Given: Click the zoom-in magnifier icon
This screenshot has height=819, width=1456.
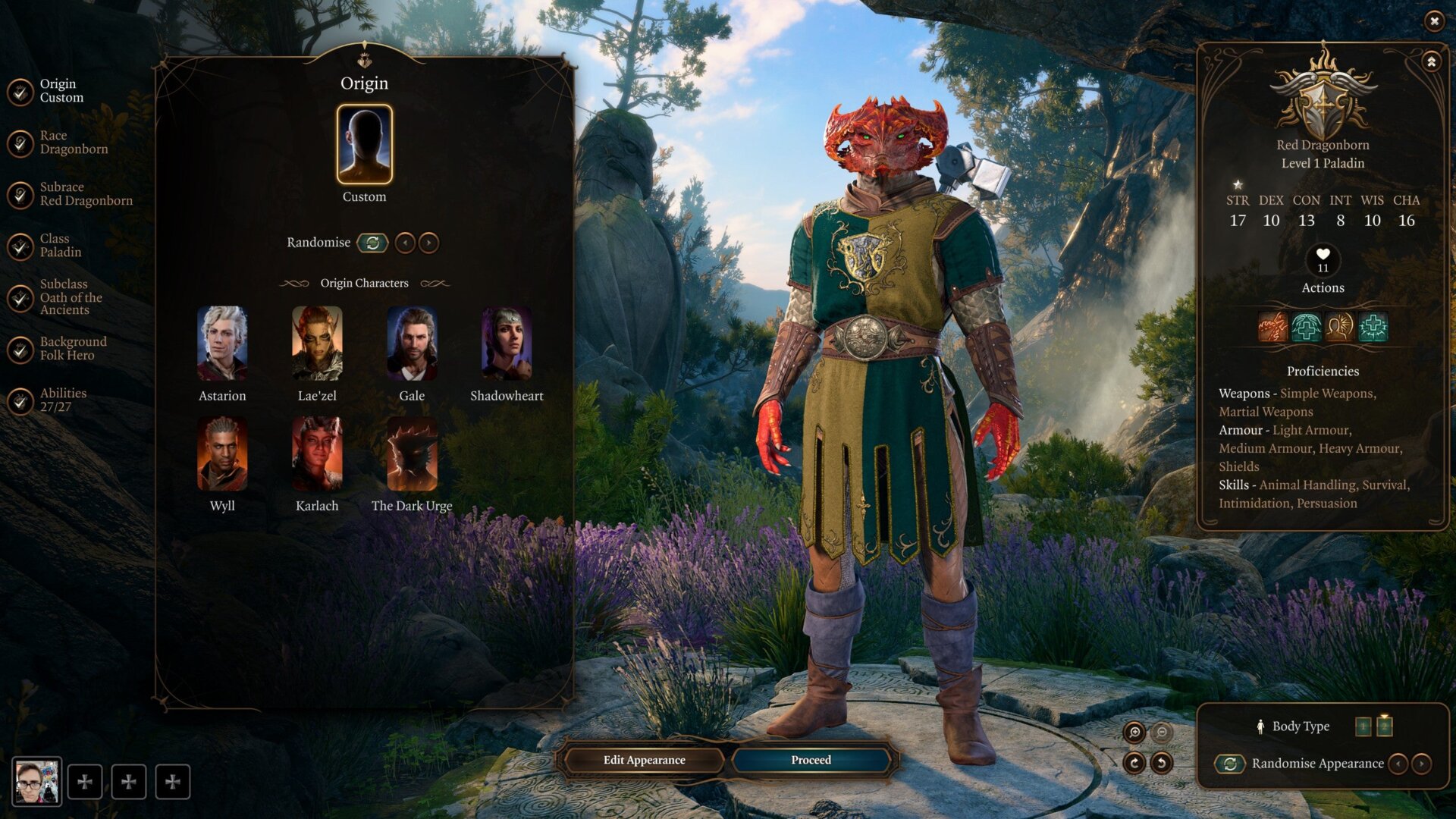Looking at the screenshot, I should pos(1135,732).
